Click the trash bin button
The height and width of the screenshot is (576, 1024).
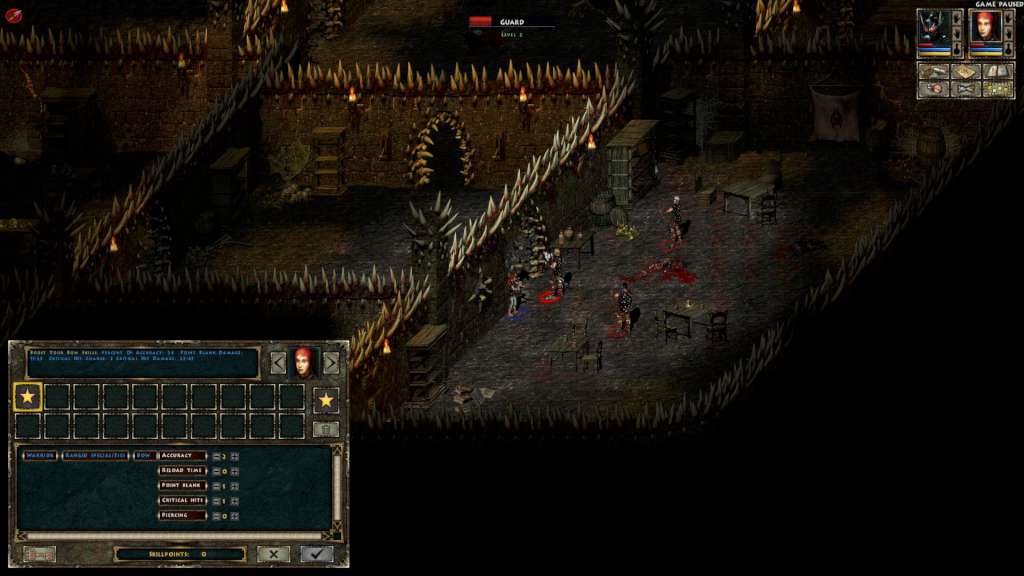coord(326,428)
